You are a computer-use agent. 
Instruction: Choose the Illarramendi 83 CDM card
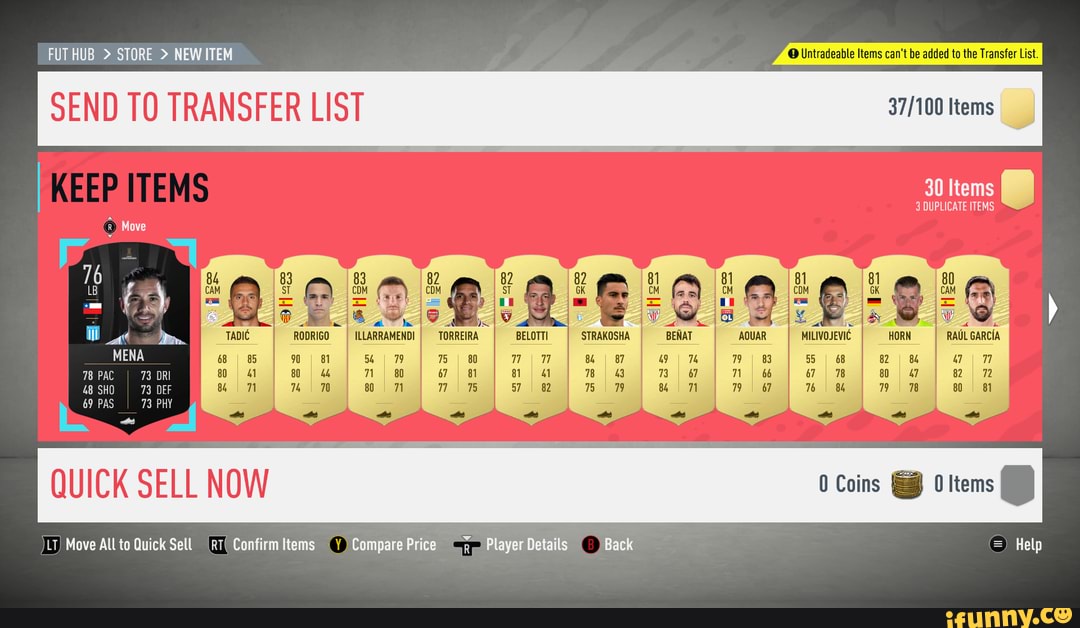pyautogui.click(x=384, y=340)
